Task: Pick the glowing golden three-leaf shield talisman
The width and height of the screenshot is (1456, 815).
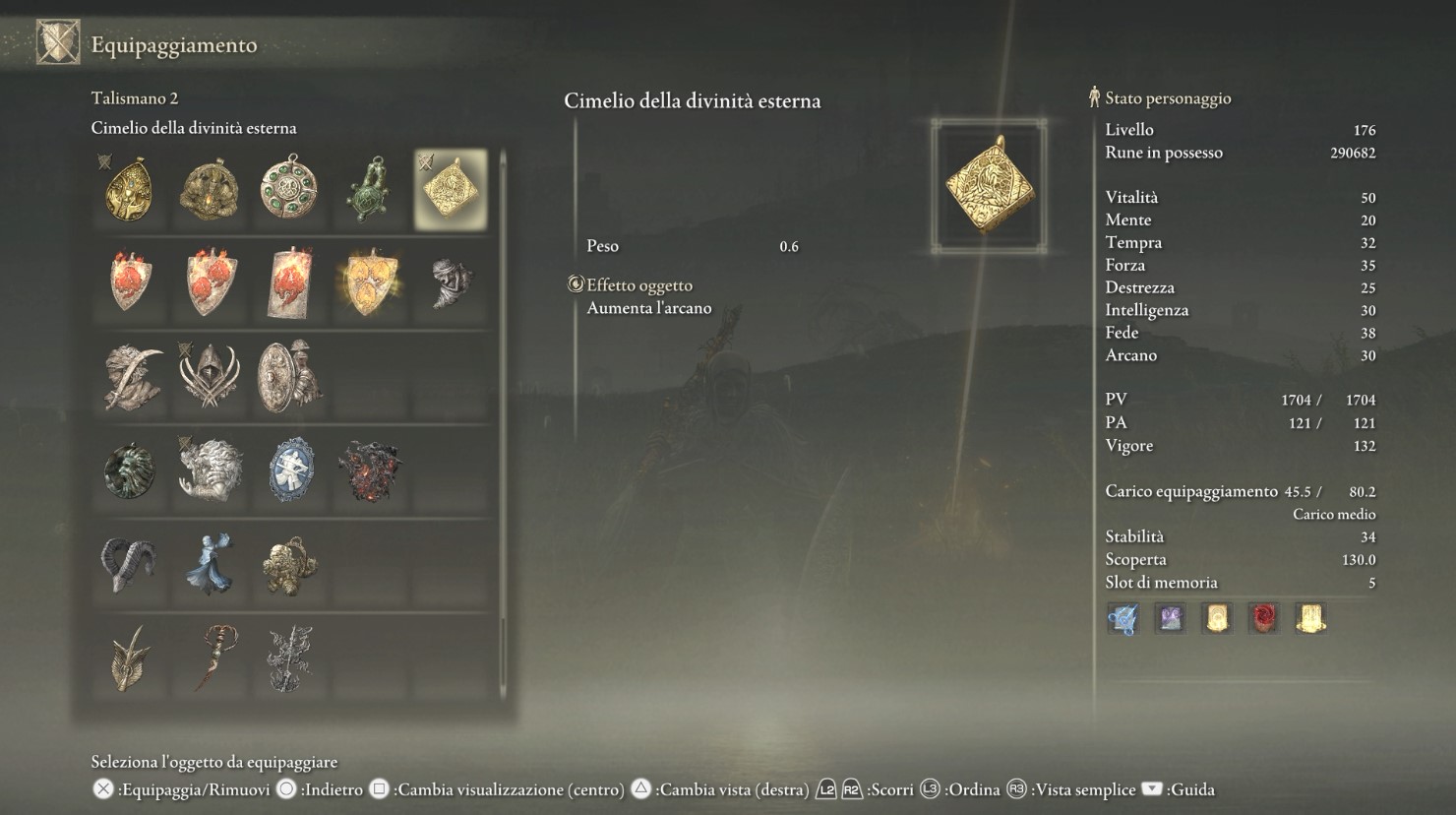Action: [370, 282]
